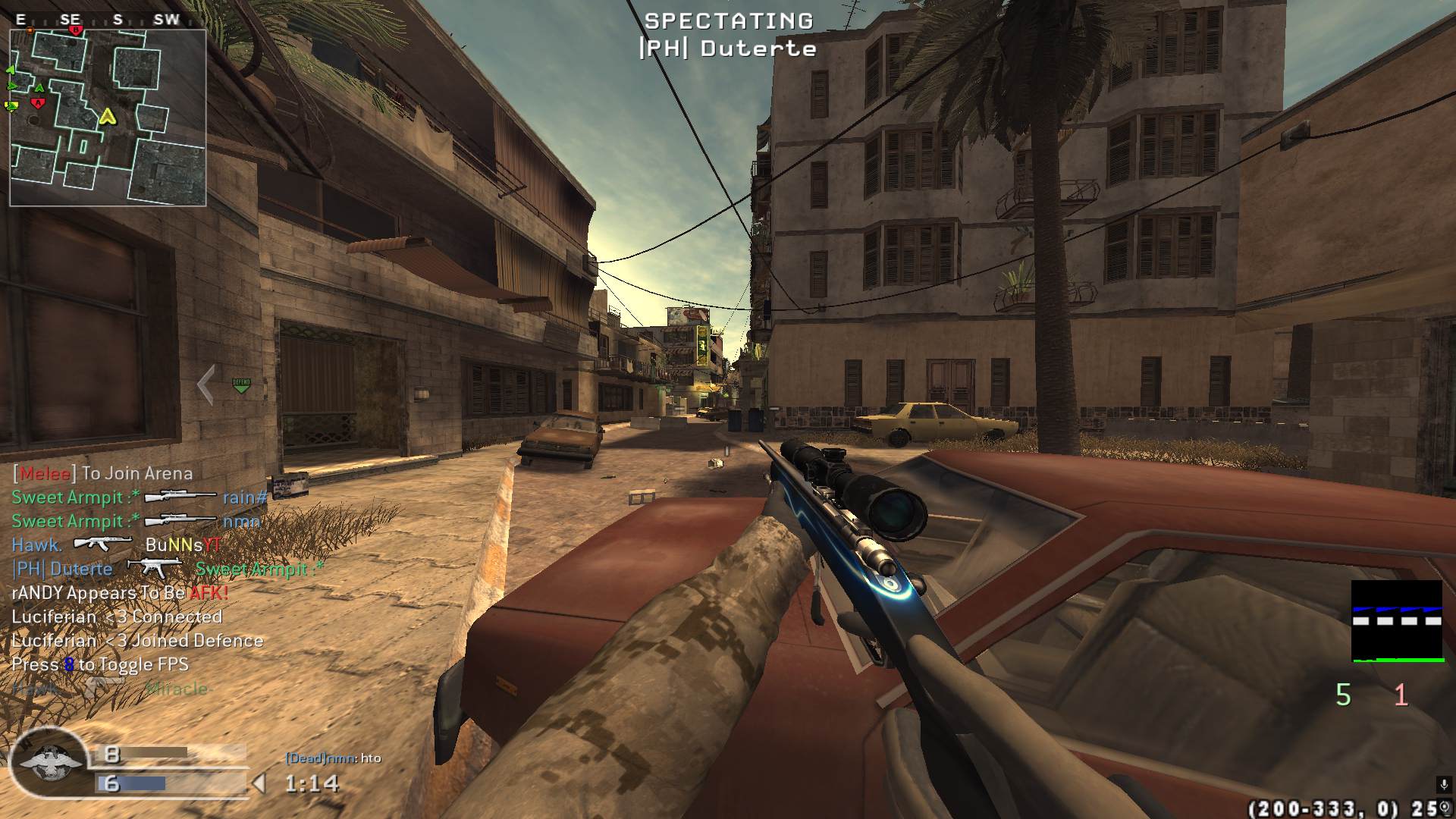This screenshot has height=819, width=1456.
Task: Click the network lagometer graph
Action: [1397, 621]
